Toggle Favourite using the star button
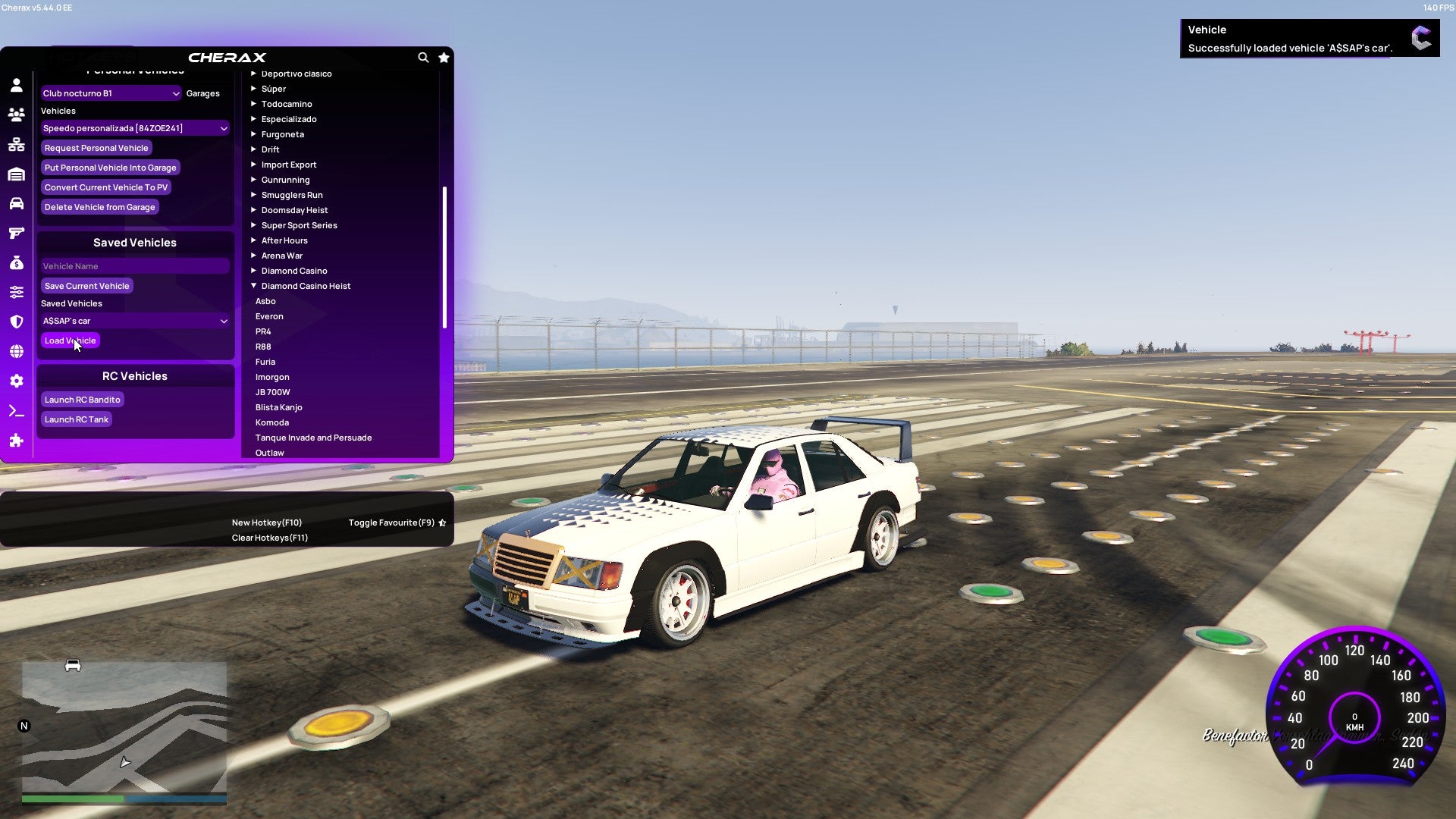 (442, 522)
